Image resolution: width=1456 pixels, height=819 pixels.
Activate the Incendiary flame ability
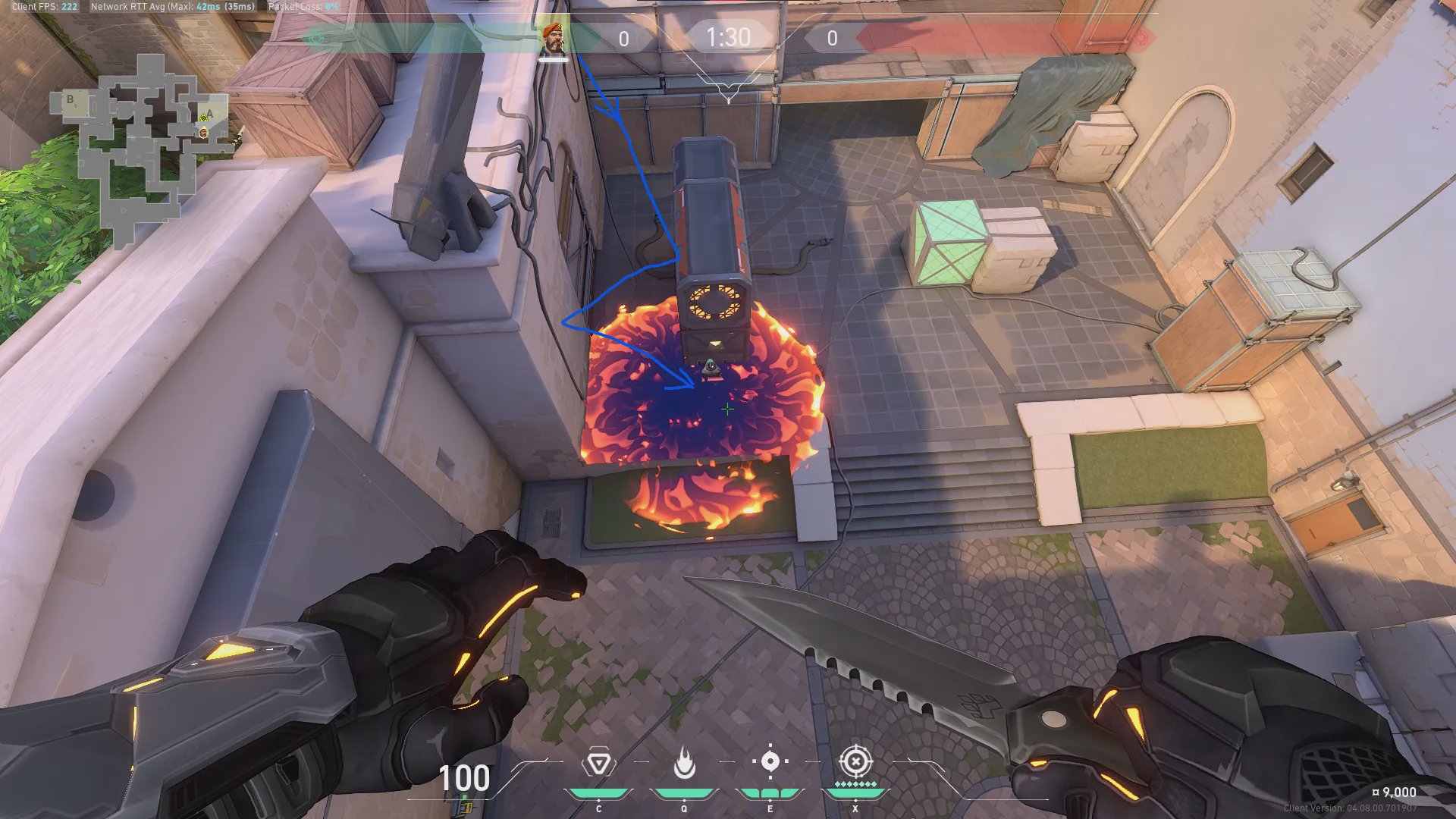[684, 763]
